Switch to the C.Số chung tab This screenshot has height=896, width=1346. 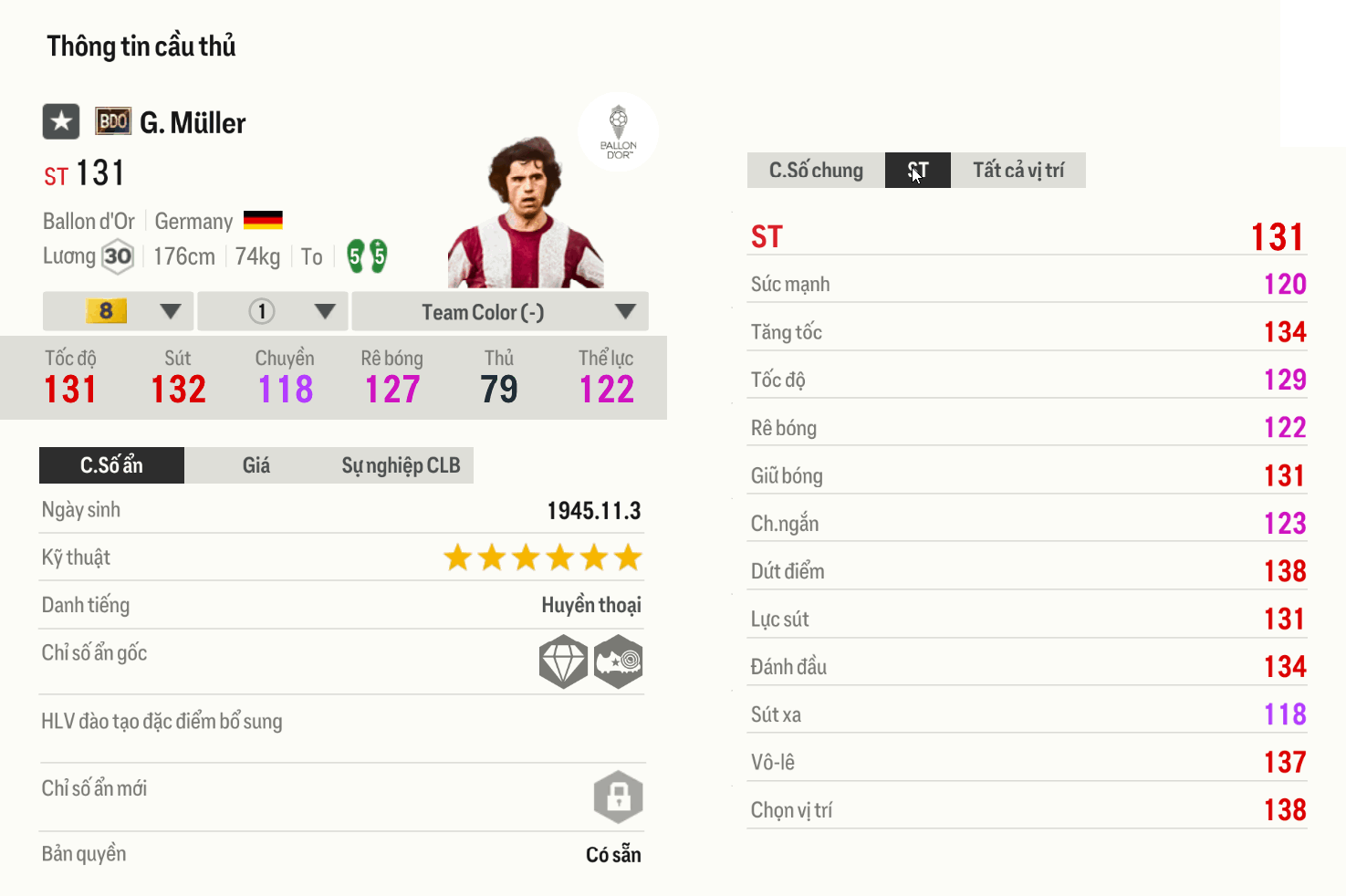pyautogui.click(x=814, y=170)
